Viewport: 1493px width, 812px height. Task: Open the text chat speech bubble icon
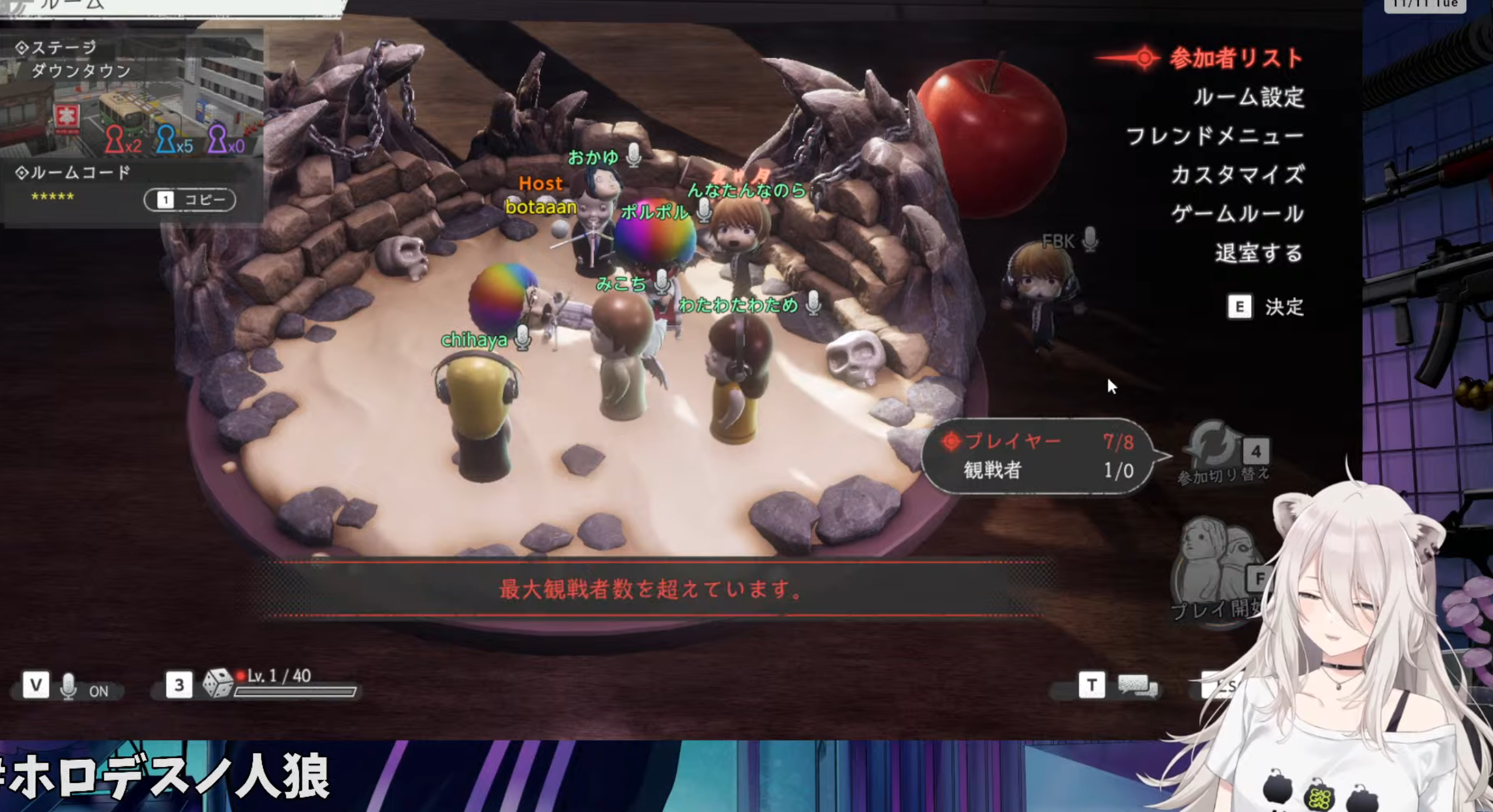pos(1136,685)
